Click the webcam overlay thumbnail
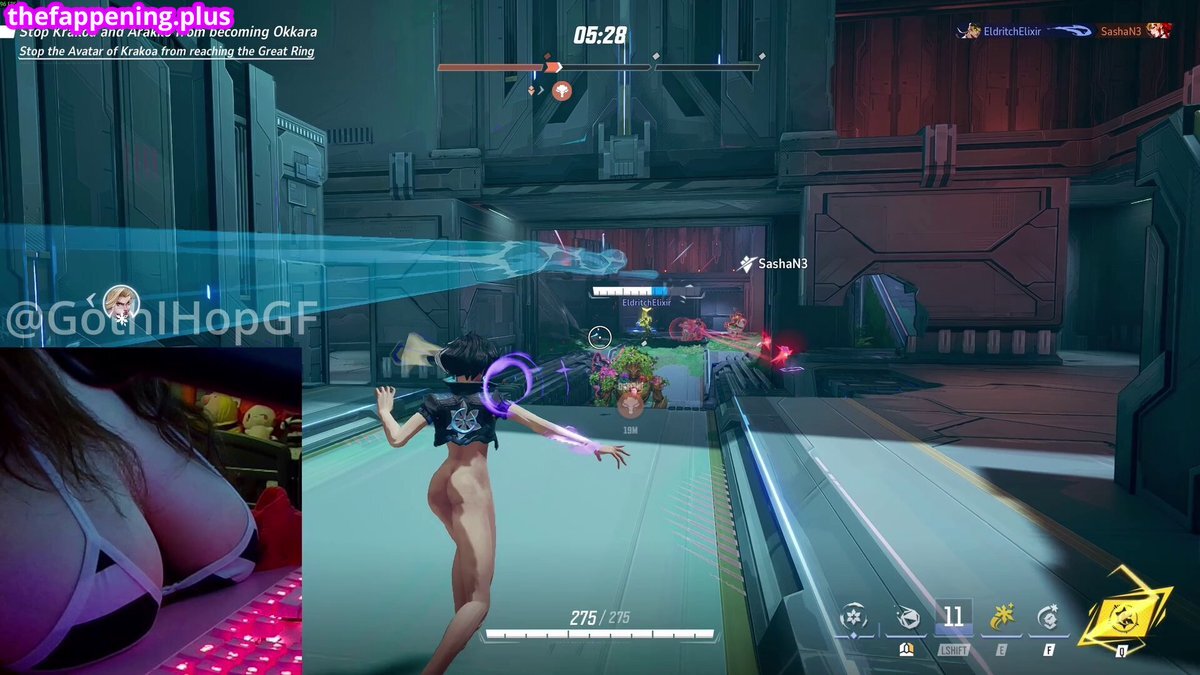This screenshot has width=1200, height=675. click(x=150, y=510)
